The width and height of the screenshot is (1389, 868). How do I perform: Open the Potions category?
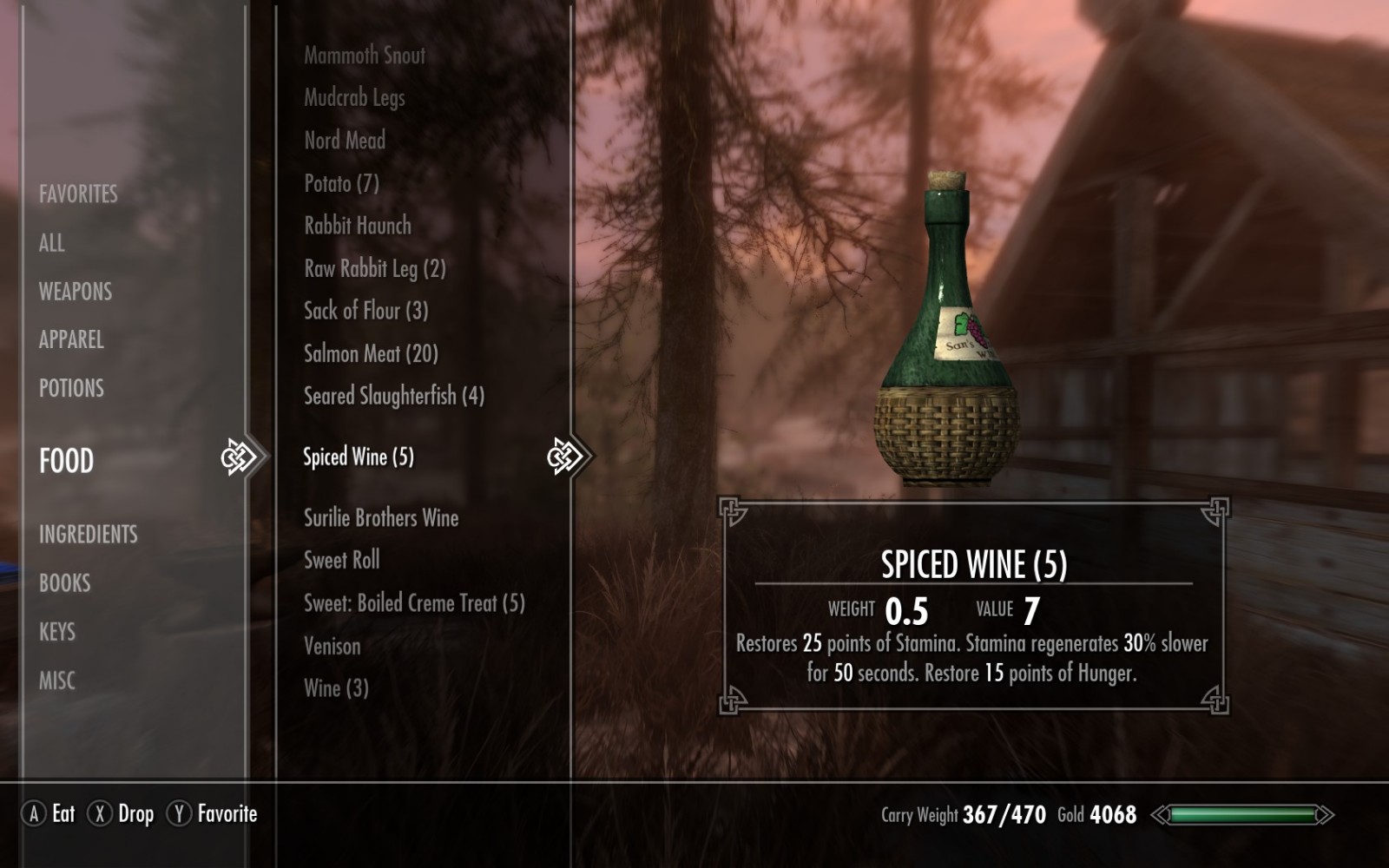(x=71, y=388)
